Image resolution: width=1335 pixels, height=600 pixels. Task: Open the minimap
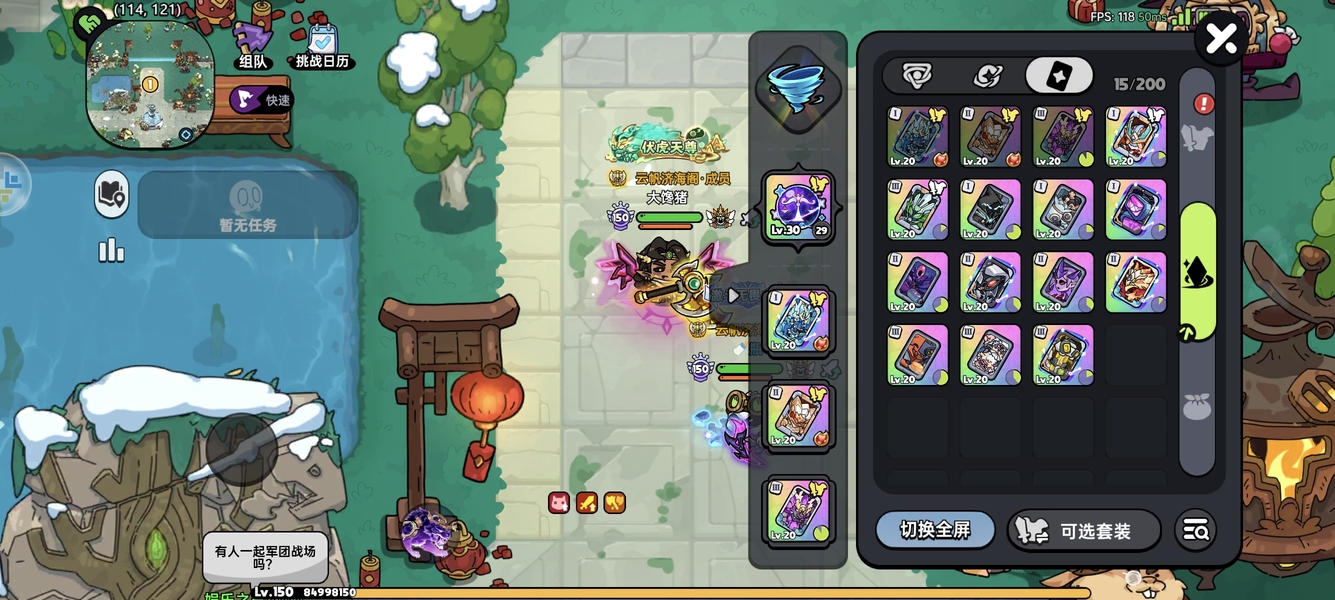point(150,85)
